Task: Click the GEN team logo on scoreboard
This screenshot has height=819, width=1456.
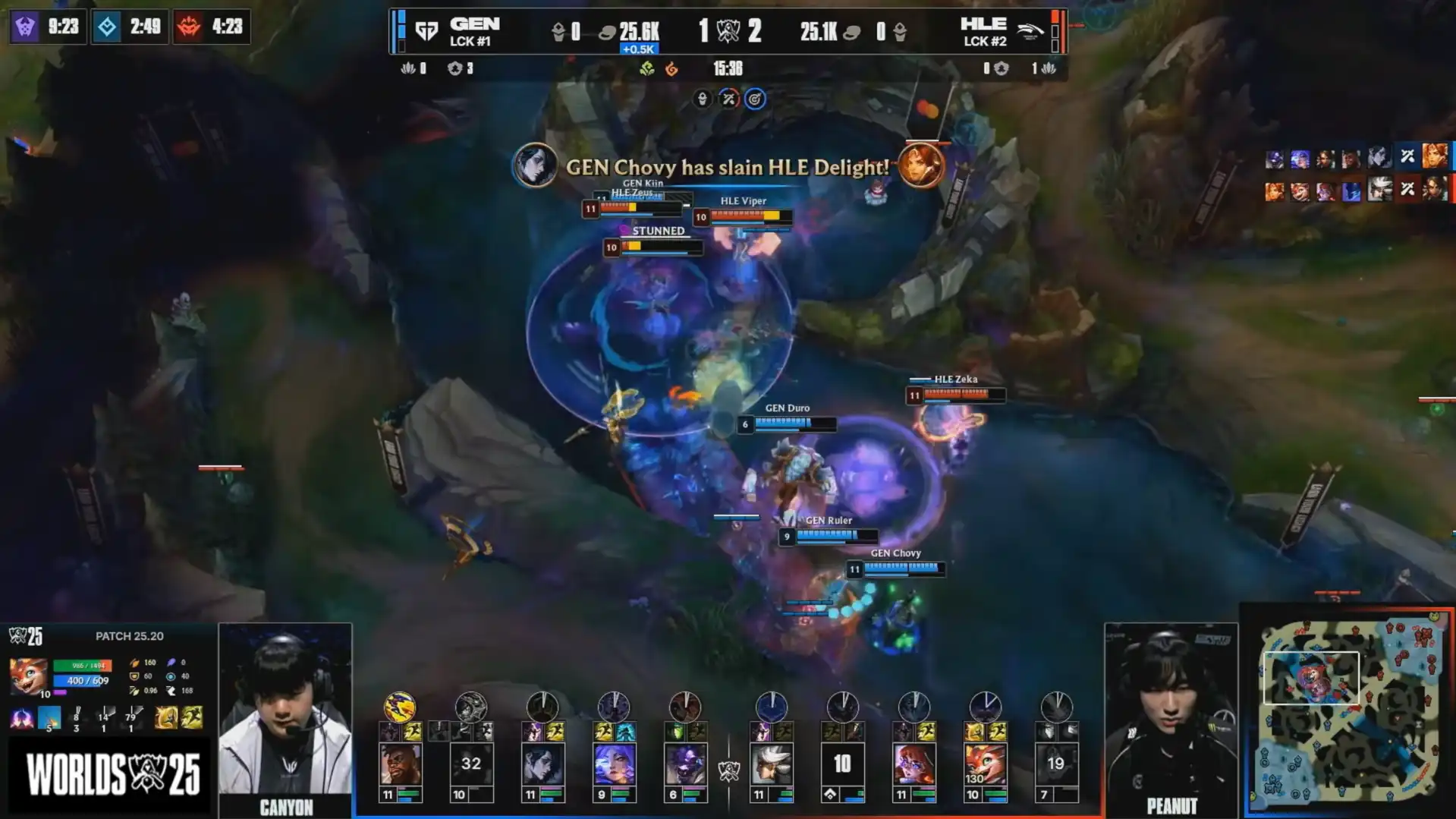Action: click(427, 31)
